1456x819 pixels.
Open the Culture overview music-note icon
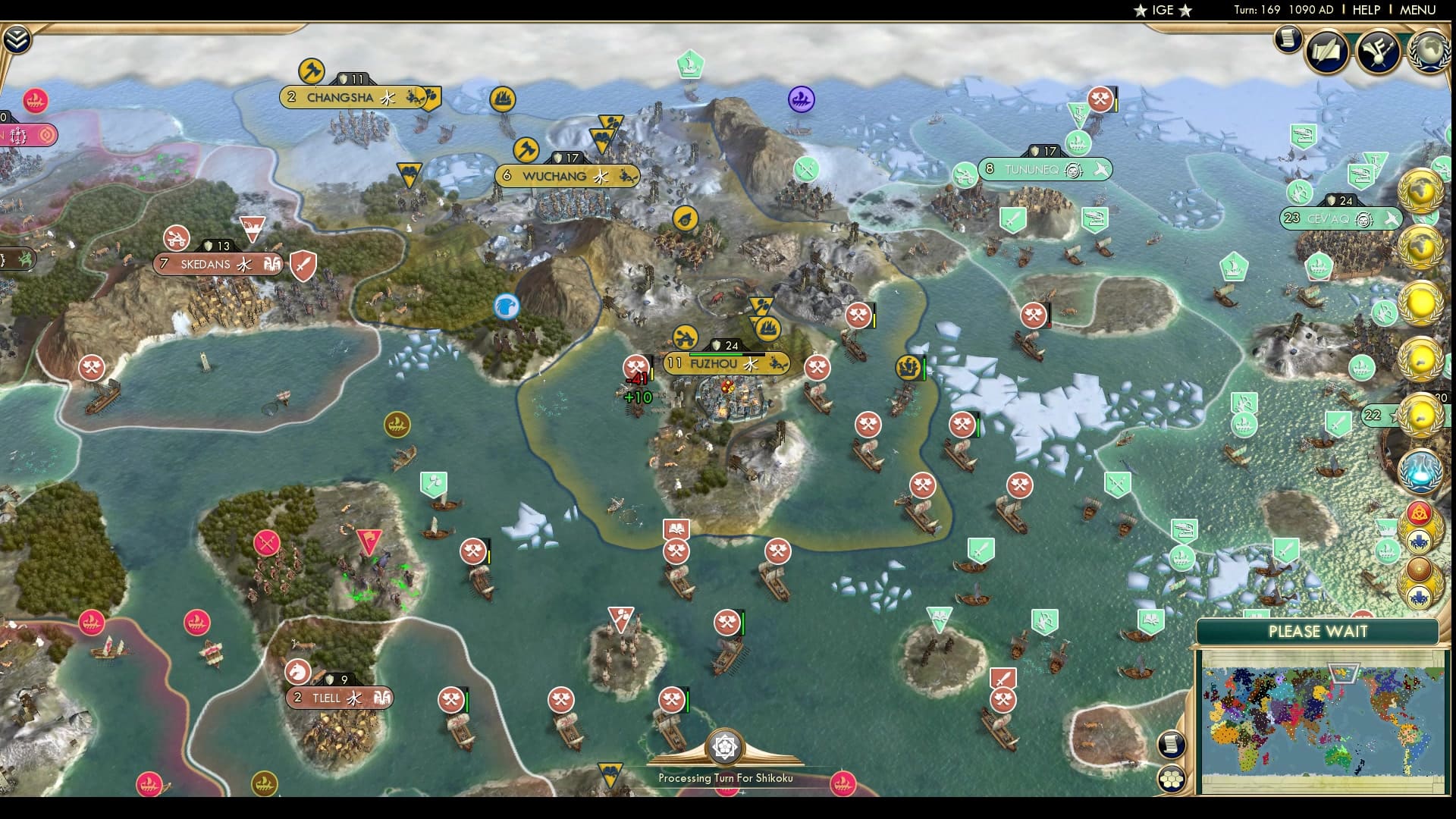1378,52
